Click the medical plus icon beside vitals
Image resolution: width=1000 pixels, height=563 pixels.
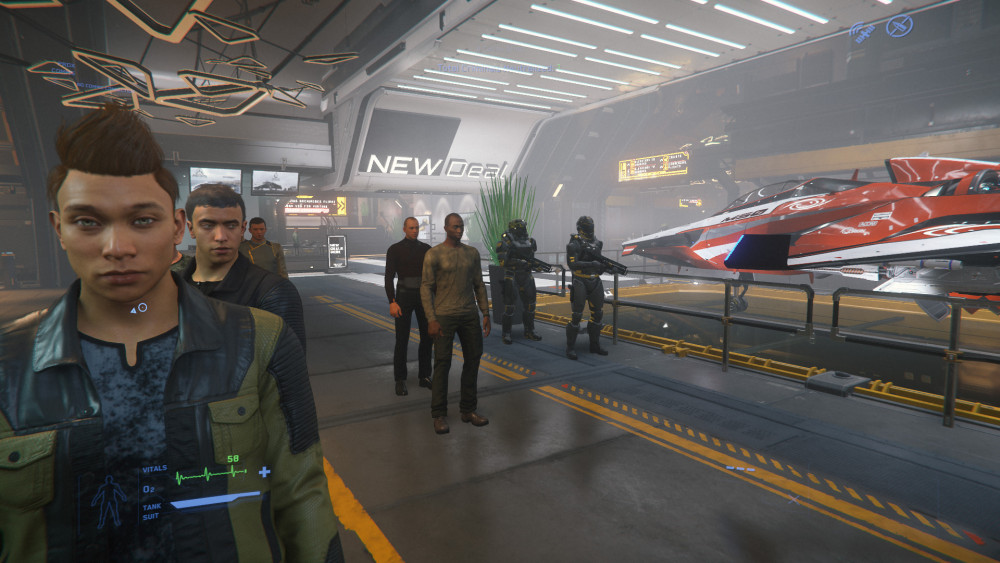click(264, 471)
